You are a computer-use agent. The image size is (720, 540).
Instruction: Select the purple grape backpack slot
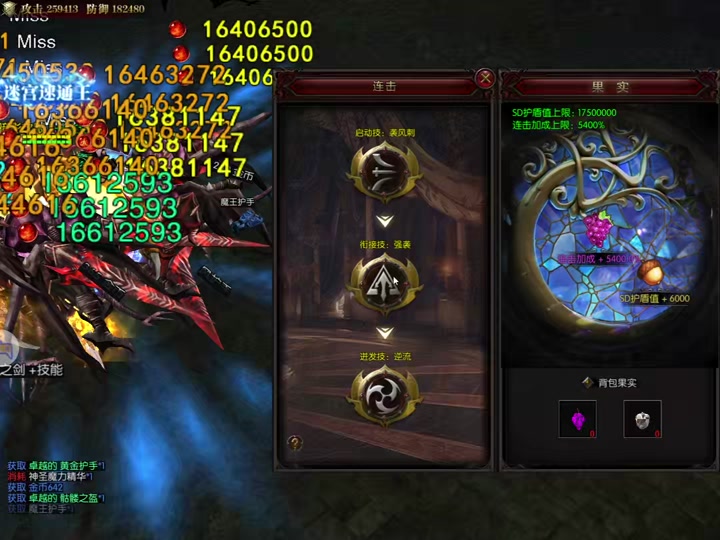tap(578, 419)
